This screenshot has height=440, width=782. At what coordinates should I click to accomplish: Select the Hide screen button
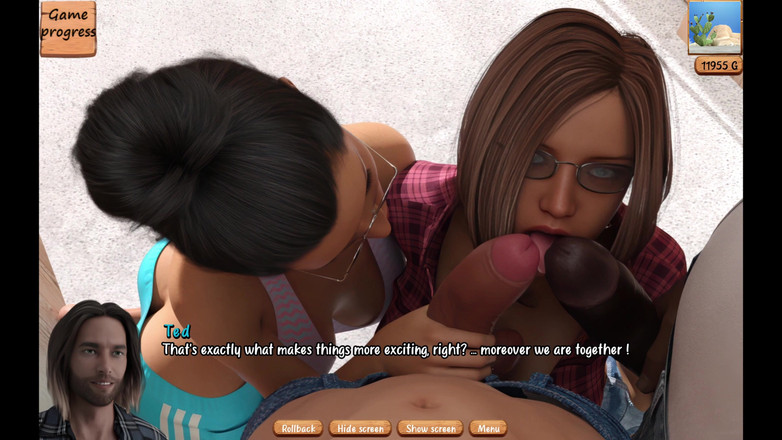(x=360, y=428)
